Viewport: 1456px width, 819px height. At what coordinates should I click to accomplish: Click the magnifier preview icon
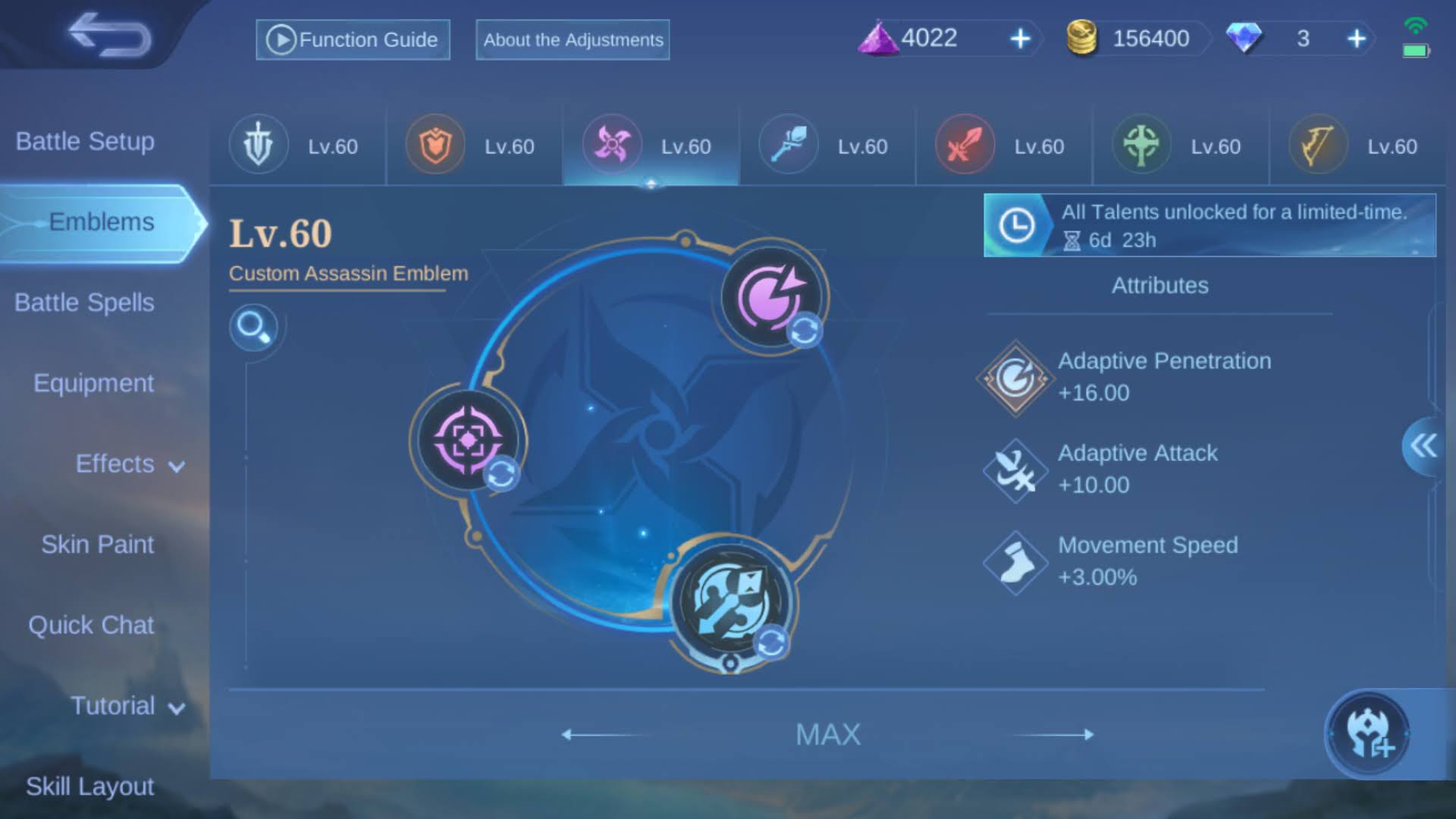256,328
